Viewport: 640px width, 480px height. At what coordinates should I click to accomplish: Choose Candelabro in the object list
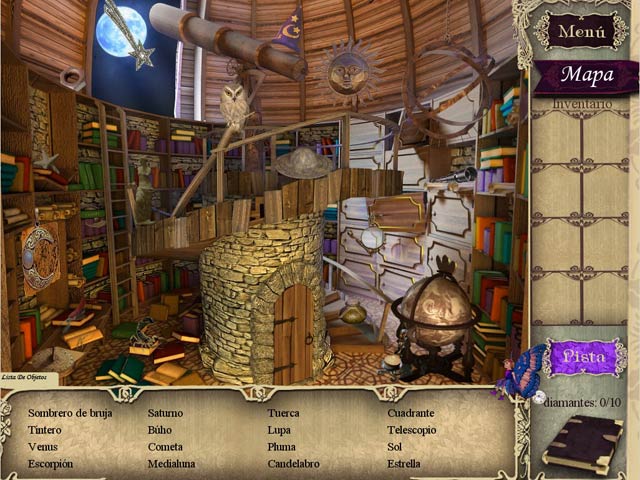(293, 464)
